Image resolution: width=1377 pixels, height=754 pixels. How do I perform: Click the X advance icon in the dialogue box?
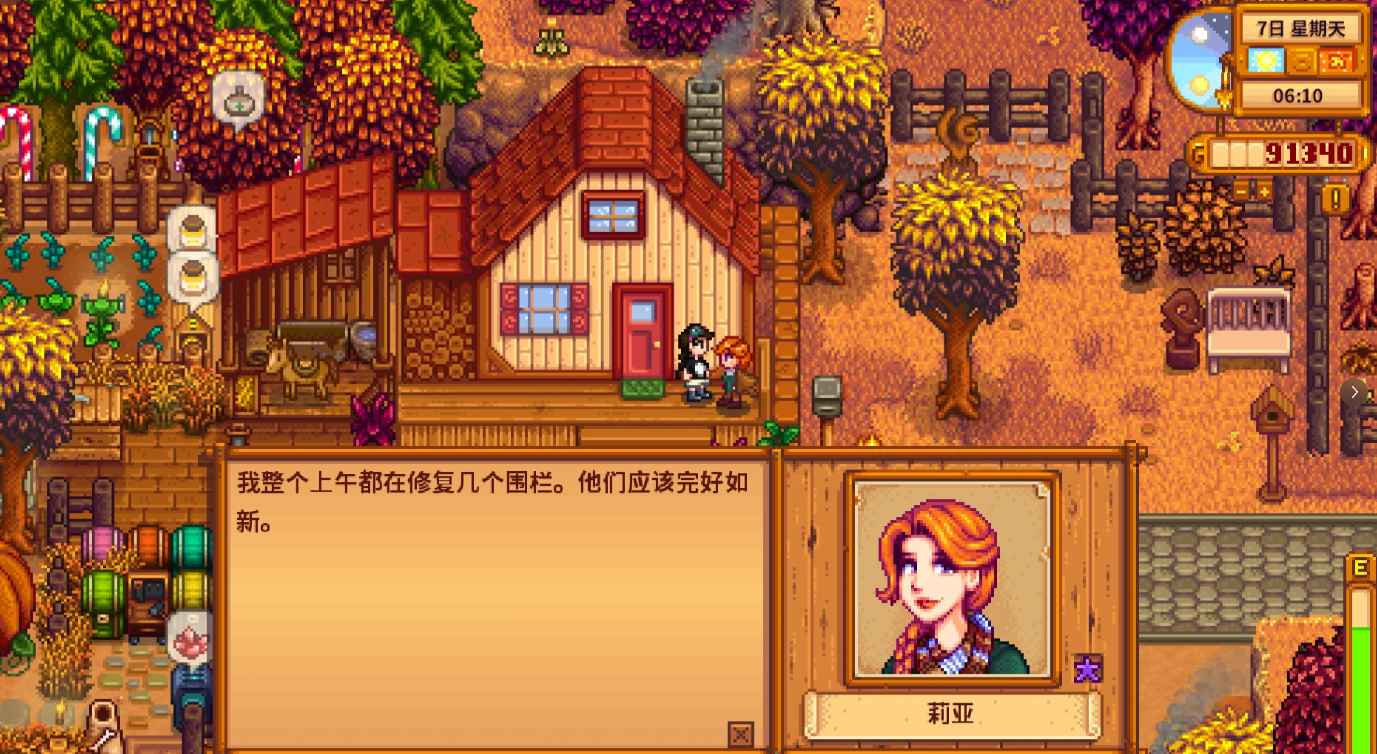tap(740, 733)
